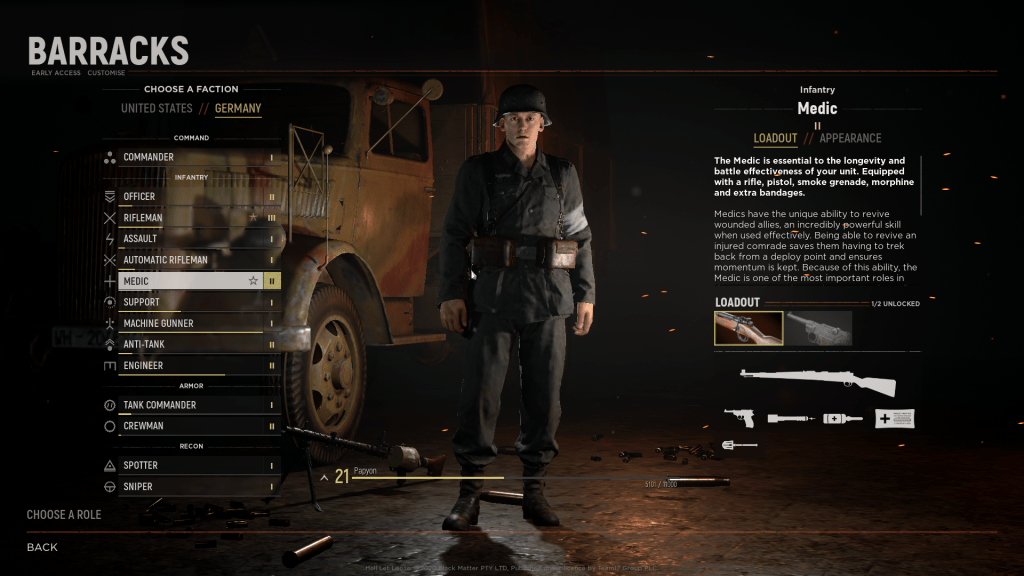Select the locked pistol loadout thumbnail
This screenshot has width=1024, height=576.
click(x=818, y=329)
